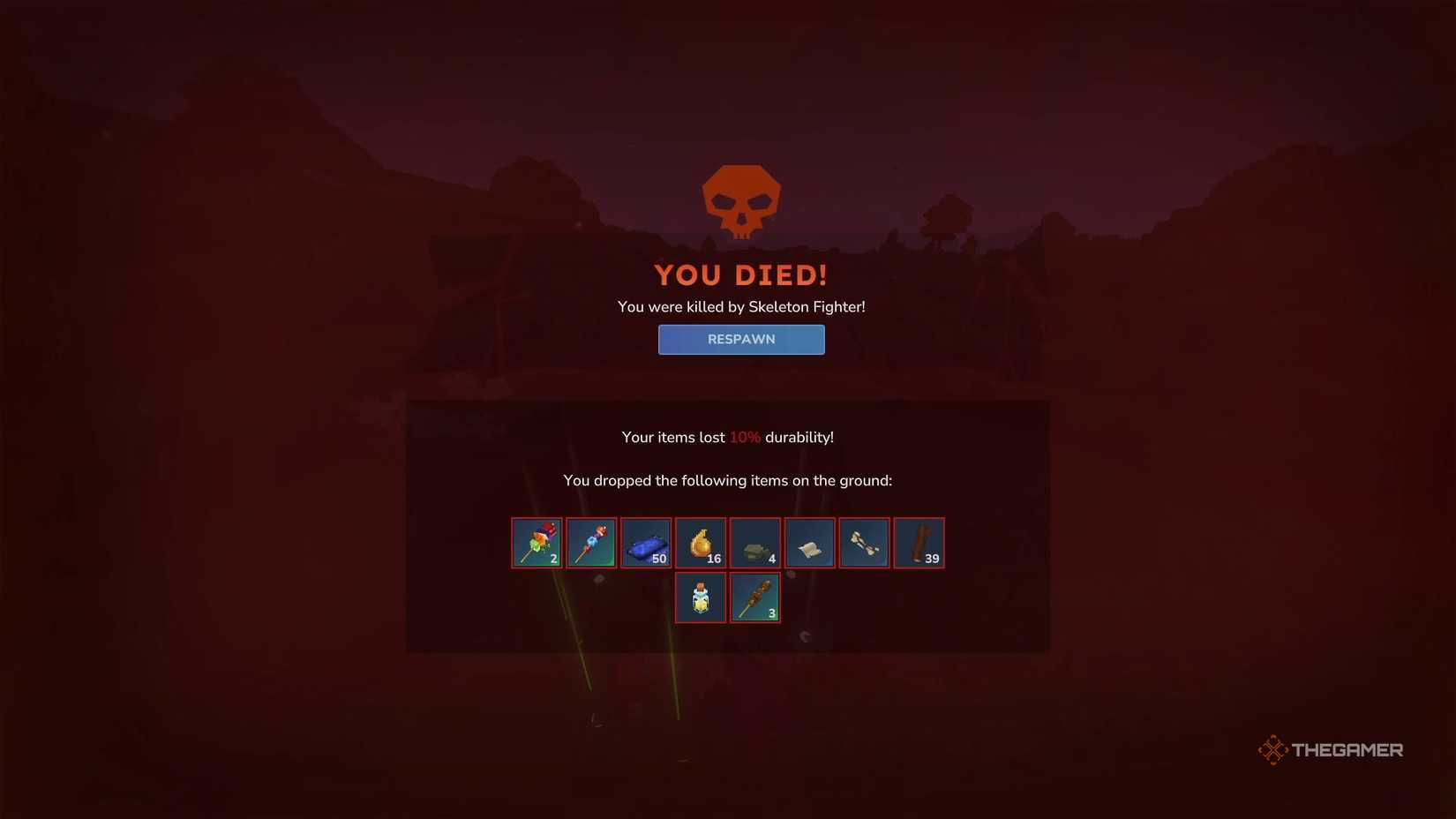This screenshot has height=819, width=1456.
Task: Click the red-tipped staff item
Action: [590, 542]
